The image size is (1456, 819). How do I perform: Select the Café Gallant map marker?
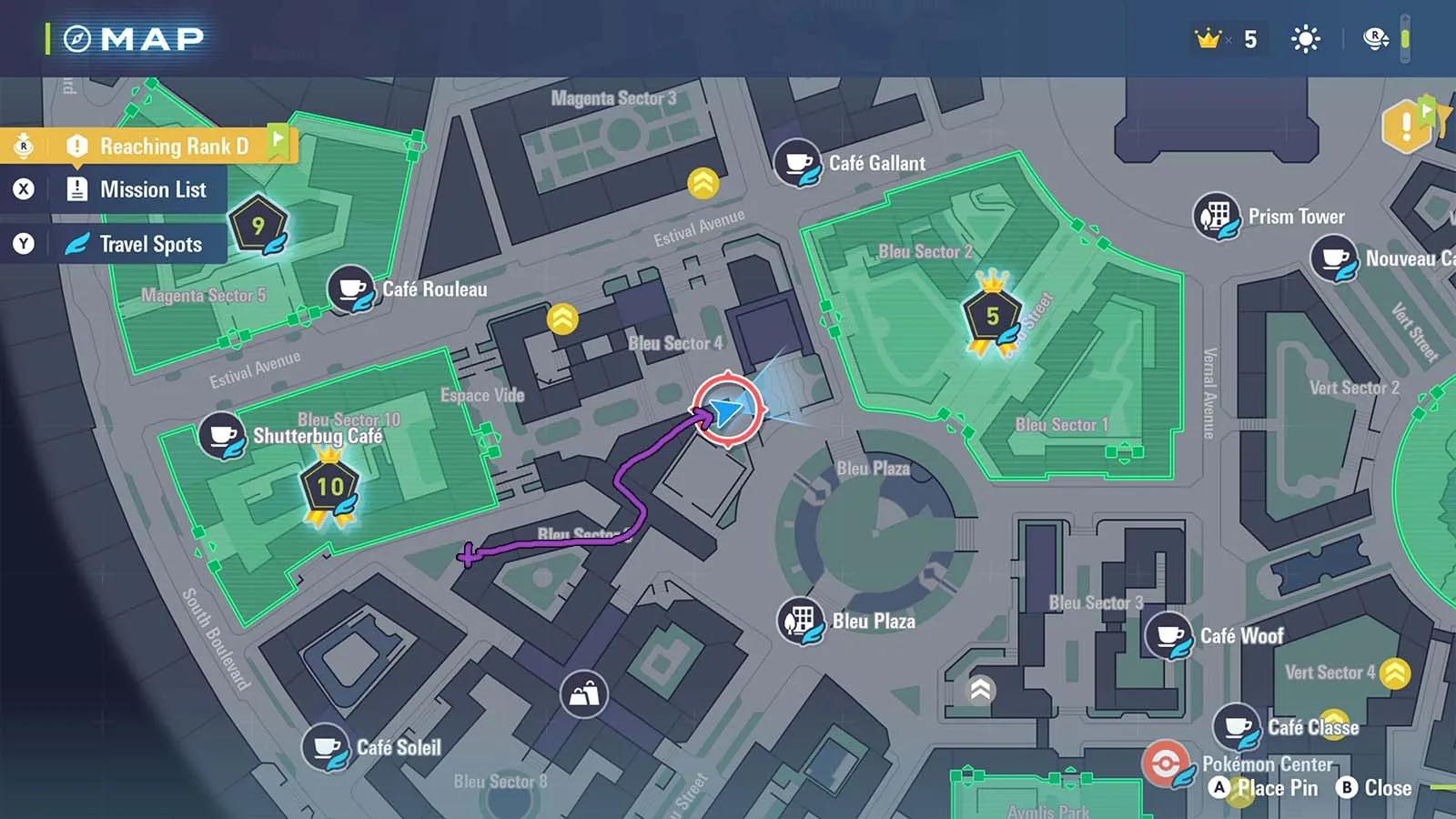click(x=797, y=162)
